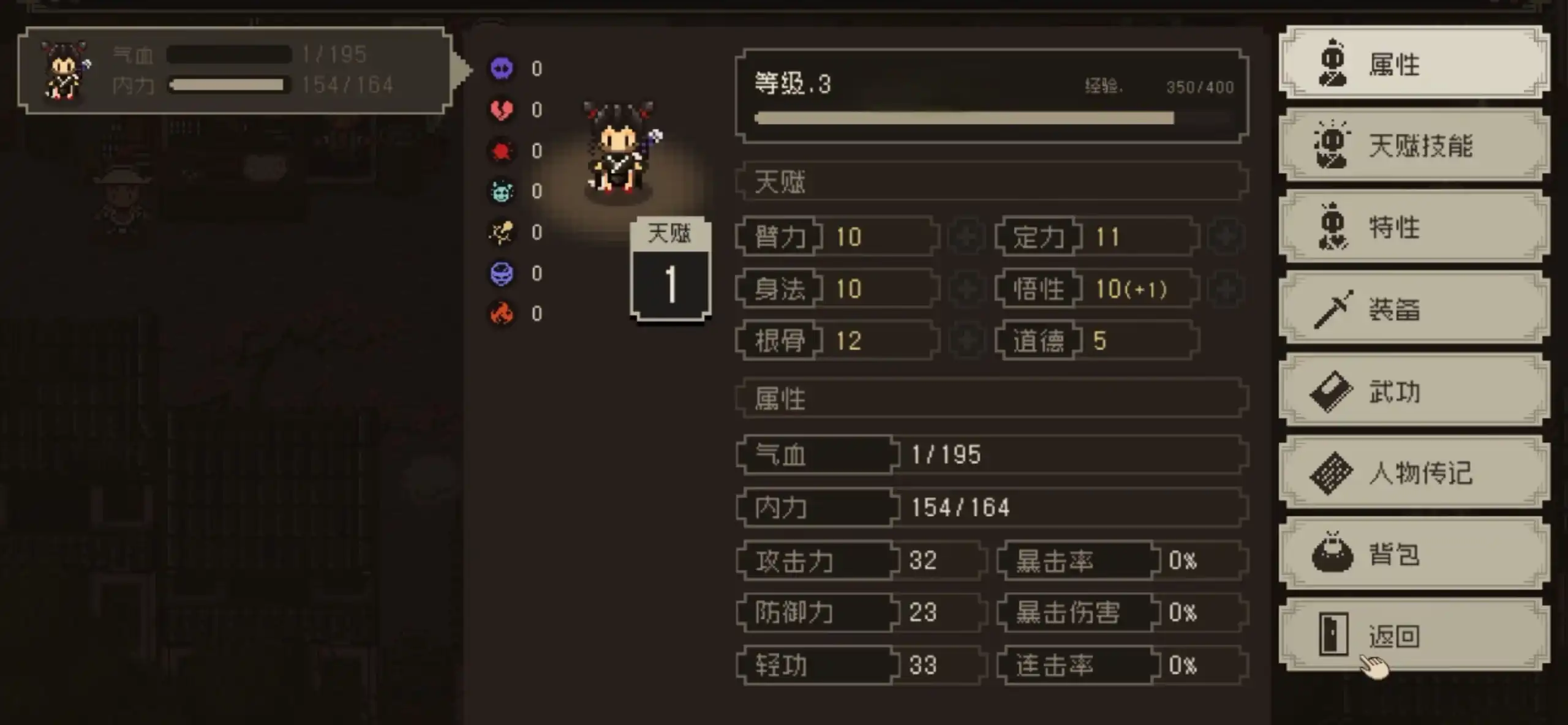
Task: Click the cyan ghost status effect icon
Action: [502, 192]
